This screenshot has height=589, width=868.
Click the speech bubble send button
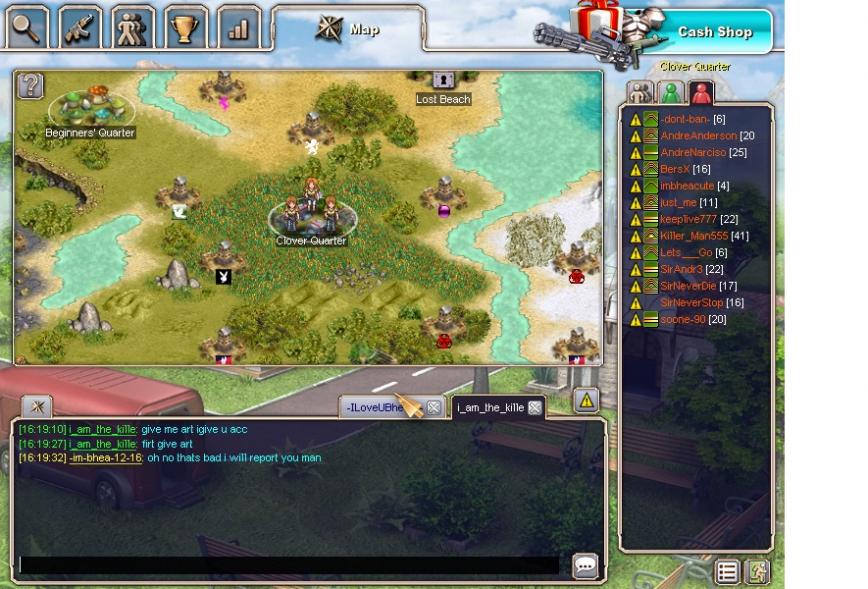[585, 566]
